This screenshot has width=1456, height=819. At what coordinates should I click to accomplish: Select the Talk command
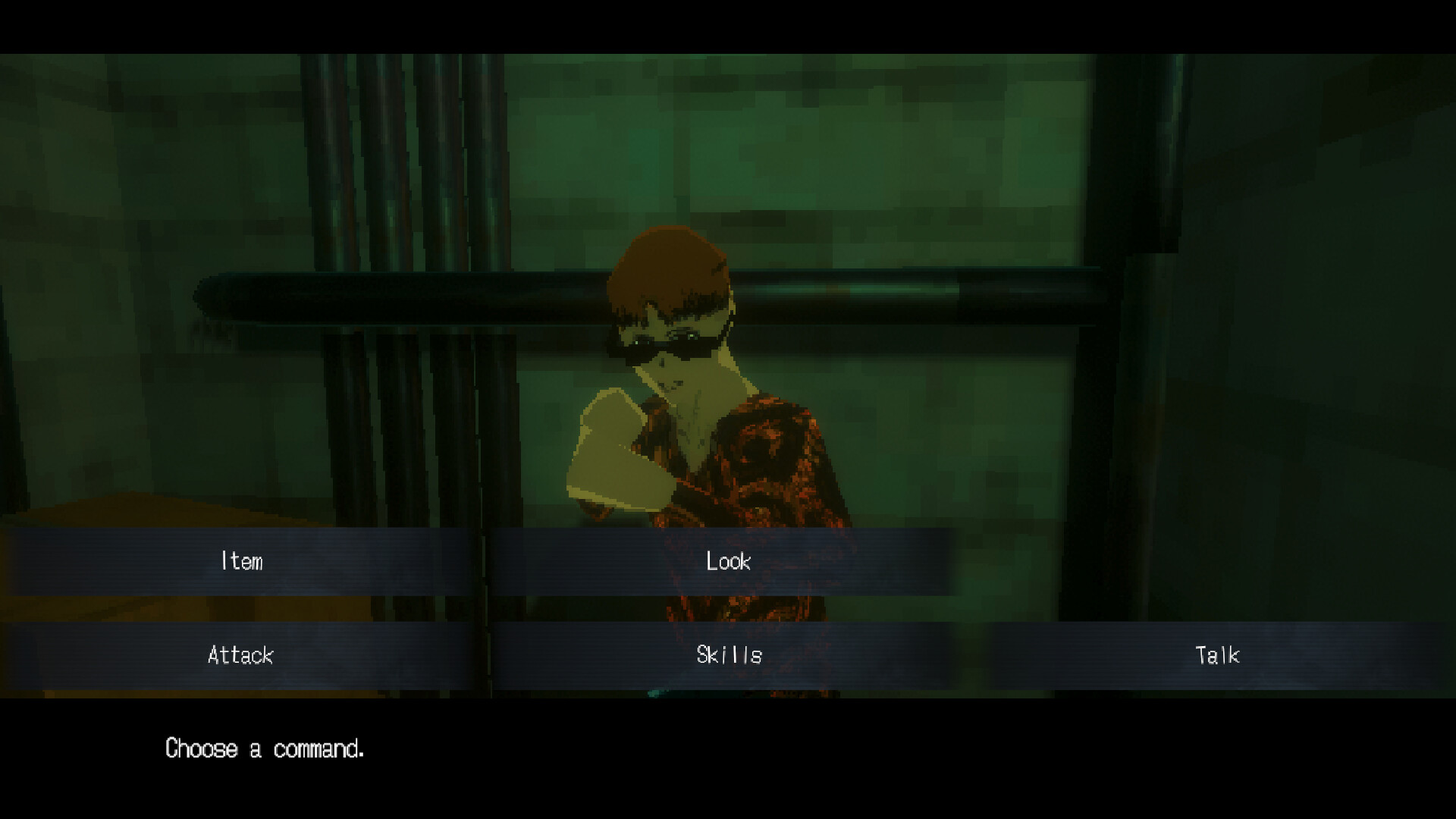point(1217,655)
